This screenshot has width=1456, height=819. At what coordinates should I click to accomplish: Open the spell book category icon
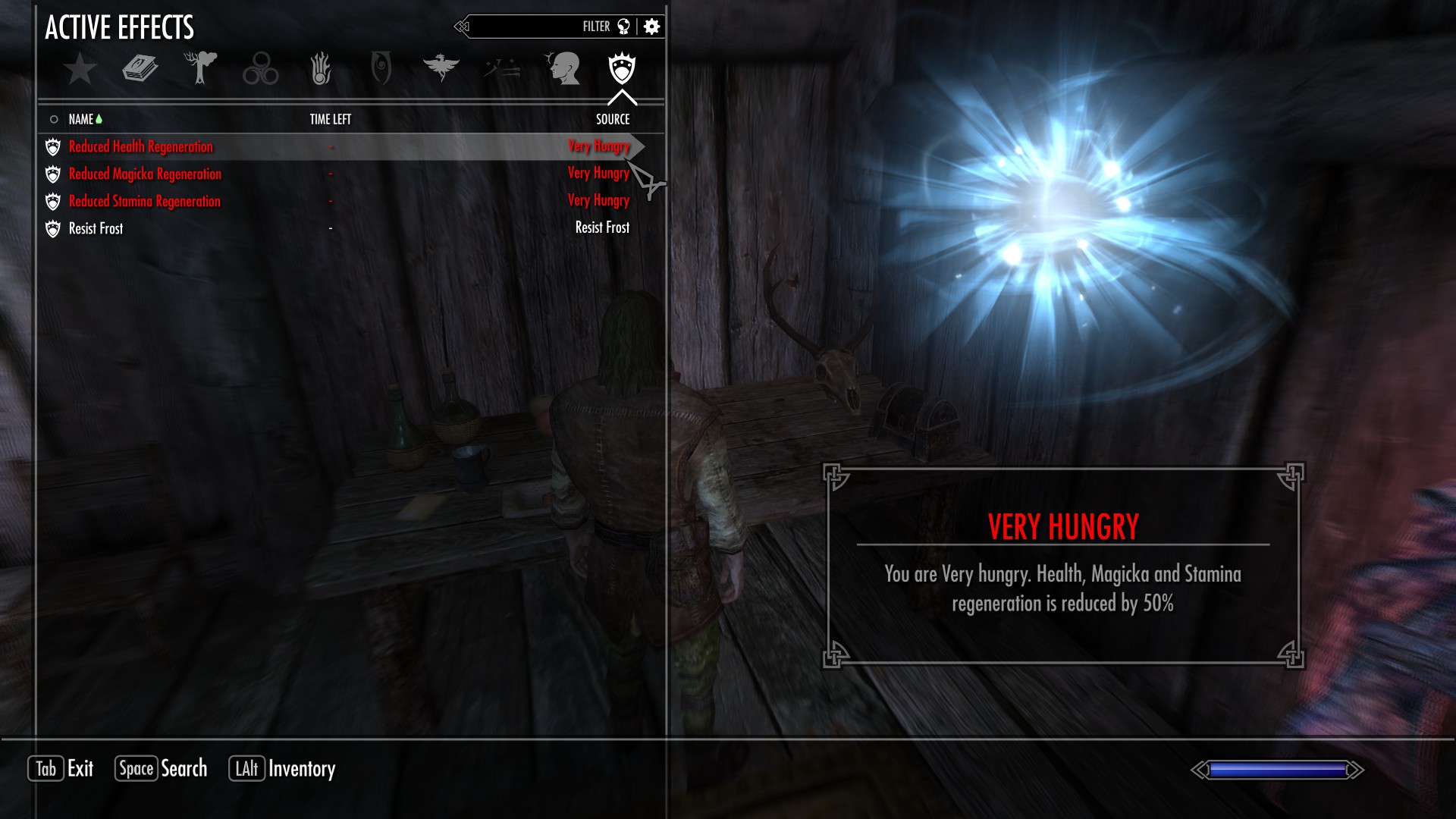140,68
